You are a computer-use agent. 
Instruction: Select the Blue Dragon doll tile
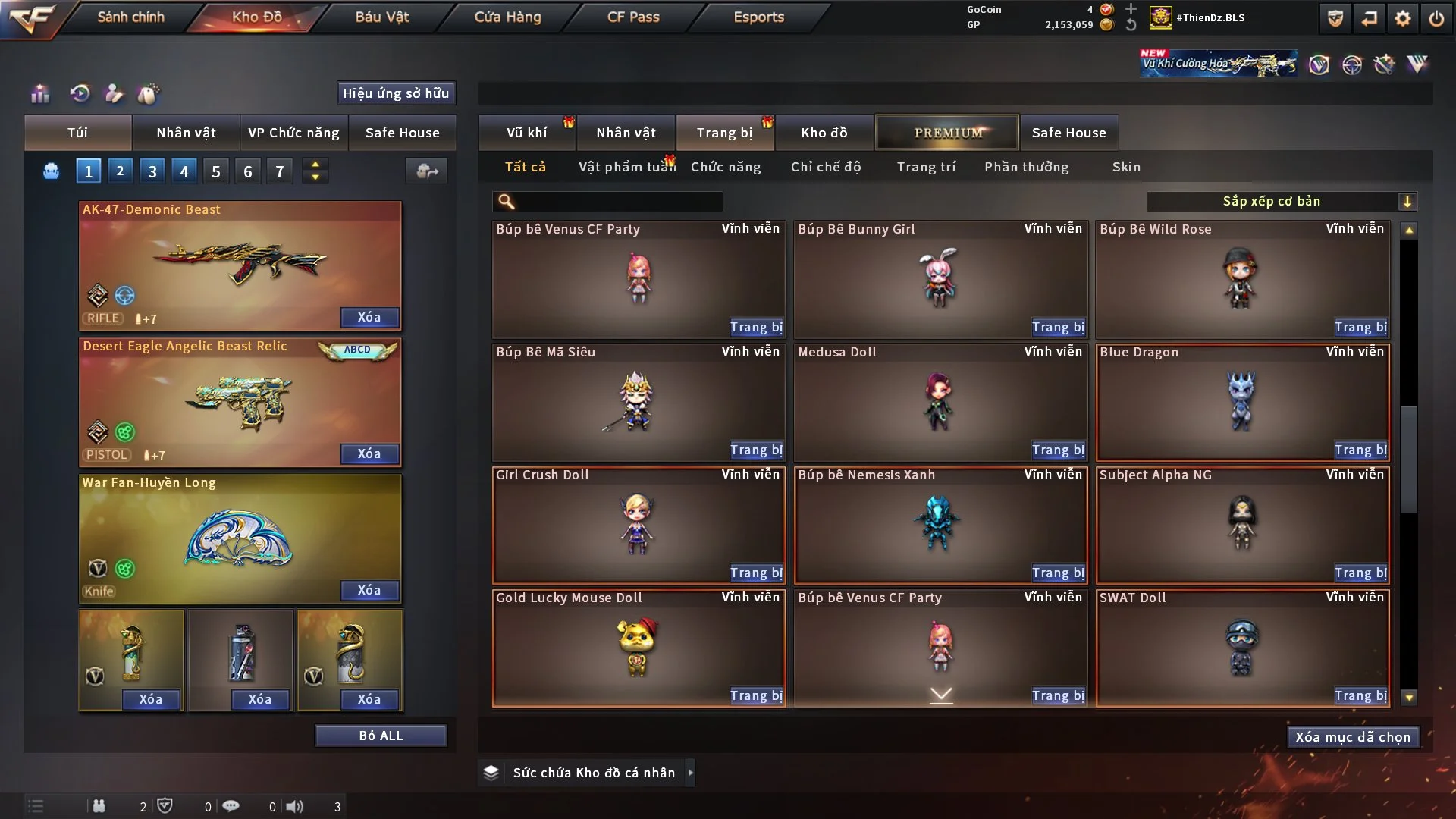point(1242,402)
